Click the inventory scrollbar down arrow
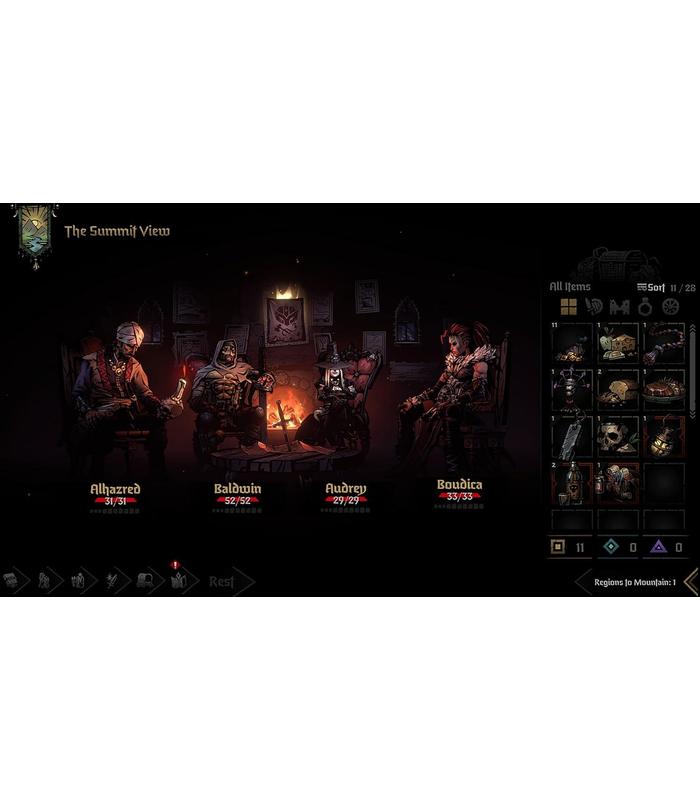Image resolution: width=700 pixels, height=800 pixels. [692, 414]
